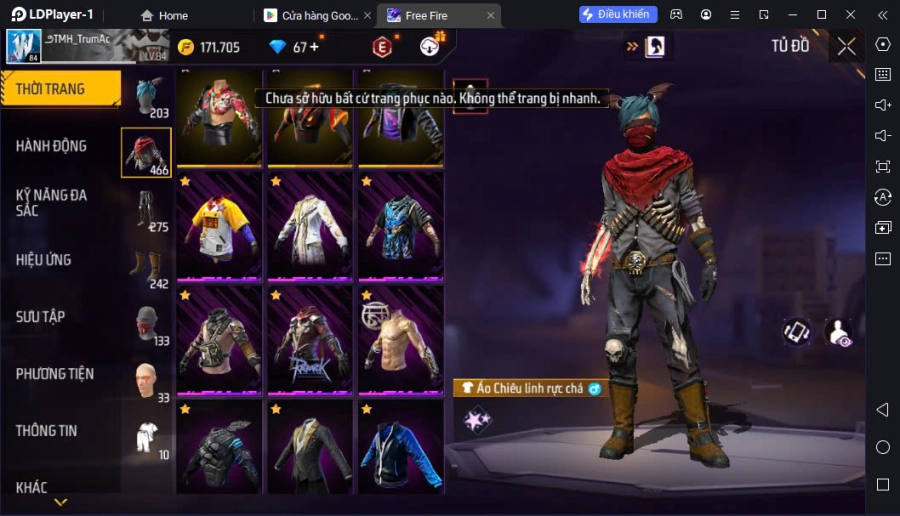This screenshot has width=900, height=516.
Task: Add diamonds with the plus button
Action: (x=314, y=47)
